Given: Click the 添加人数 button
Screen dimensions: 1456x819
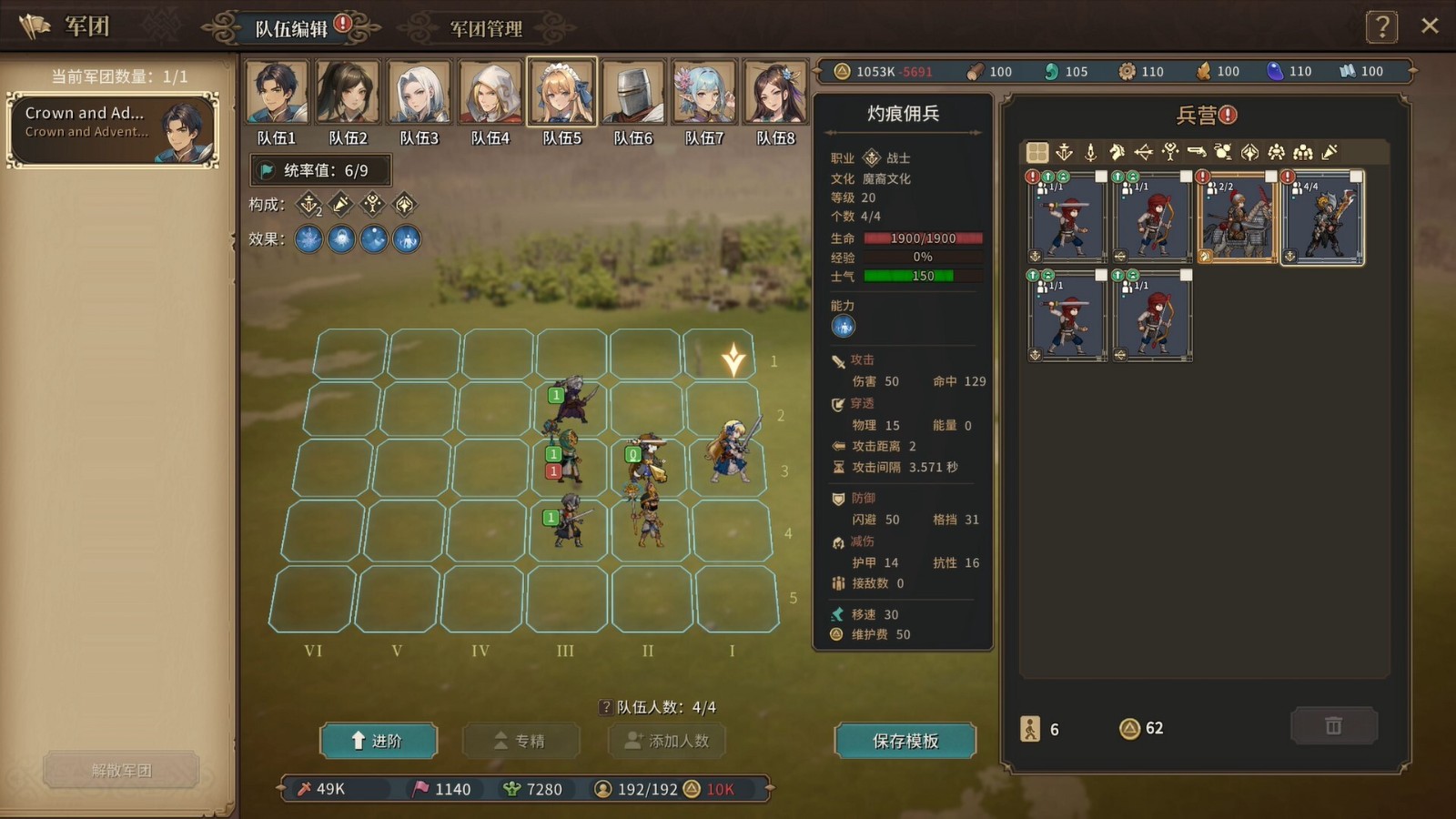Looking at the screenshot, I should pyautogui.click(x=667, y=741).
